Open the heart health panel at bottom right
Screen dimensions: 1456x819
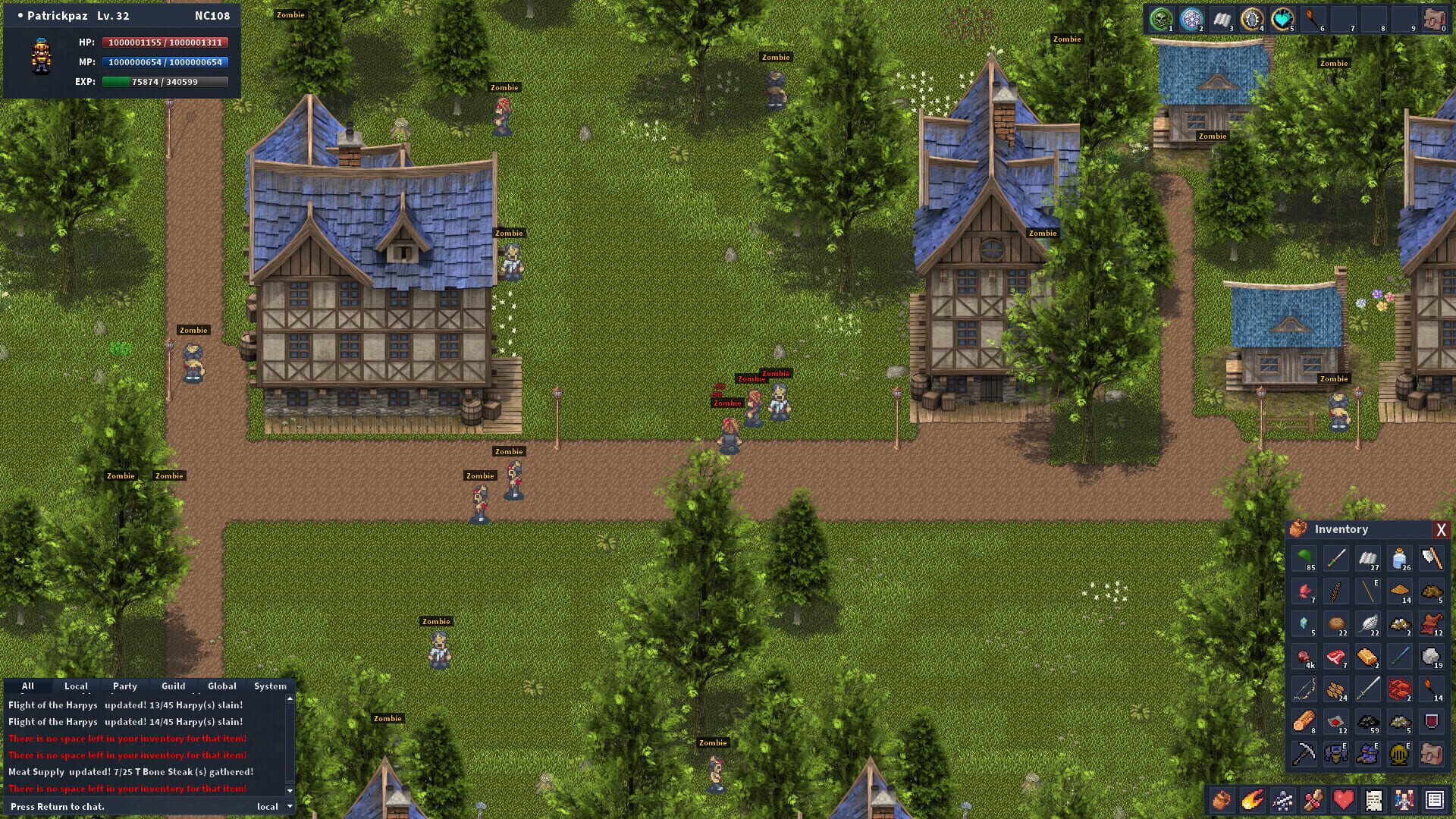pyautogui.click(x=1343, y=800)
